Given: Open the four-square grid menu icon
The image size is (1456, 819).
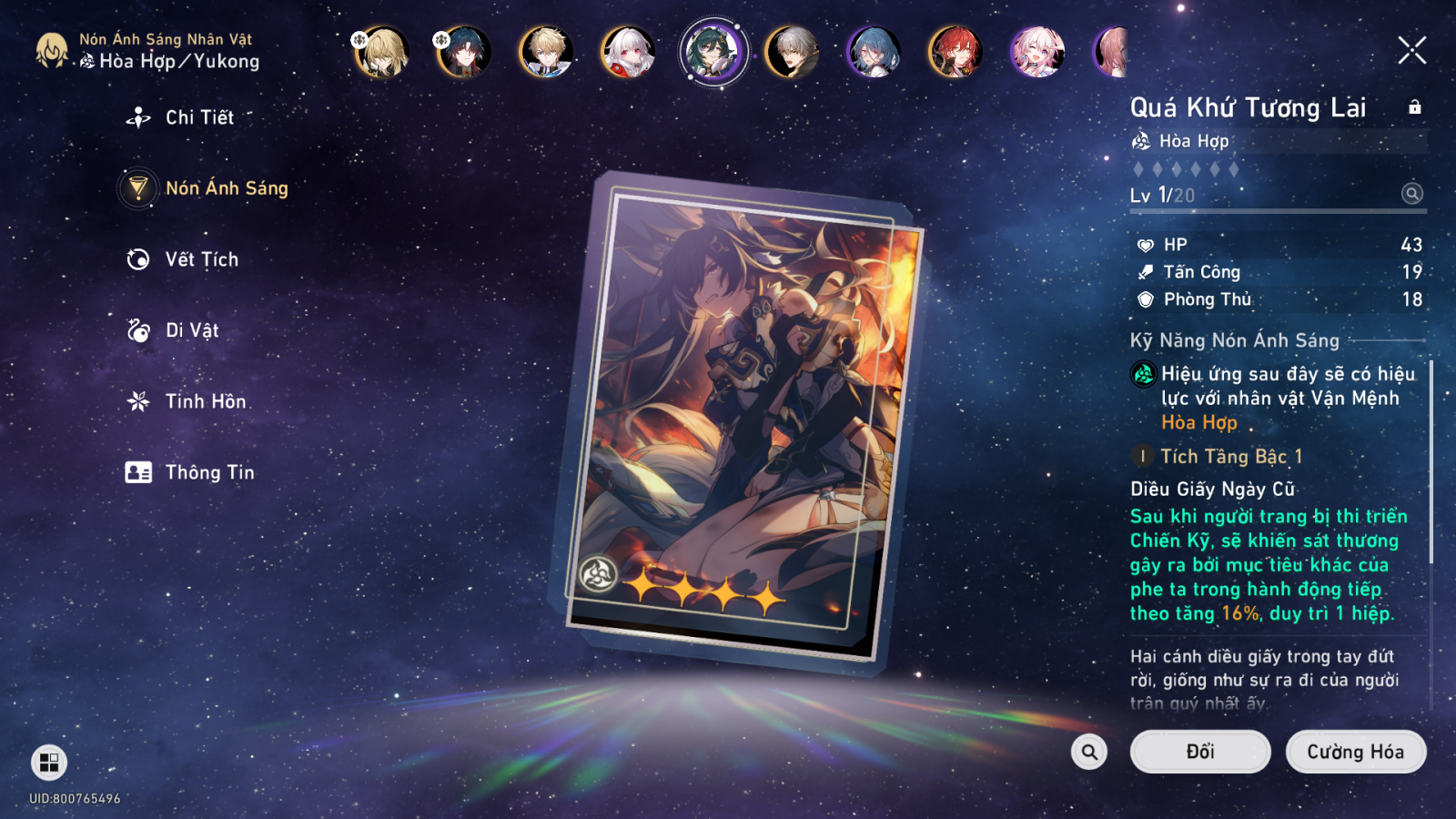Looking at the screenshot, I should coord(49,763).
